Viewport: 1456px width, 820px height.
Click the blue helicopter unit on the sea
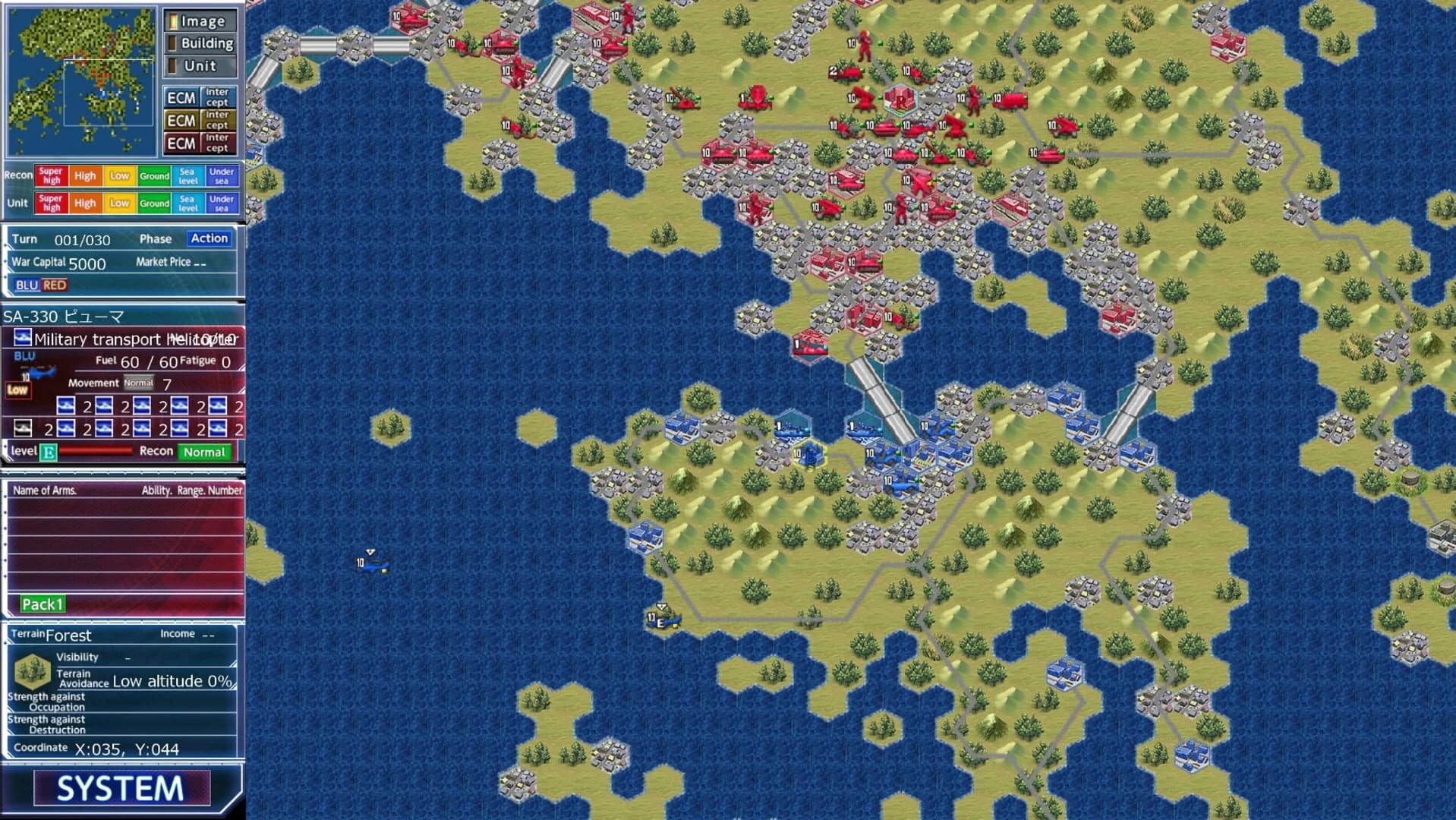coord(370,565)
